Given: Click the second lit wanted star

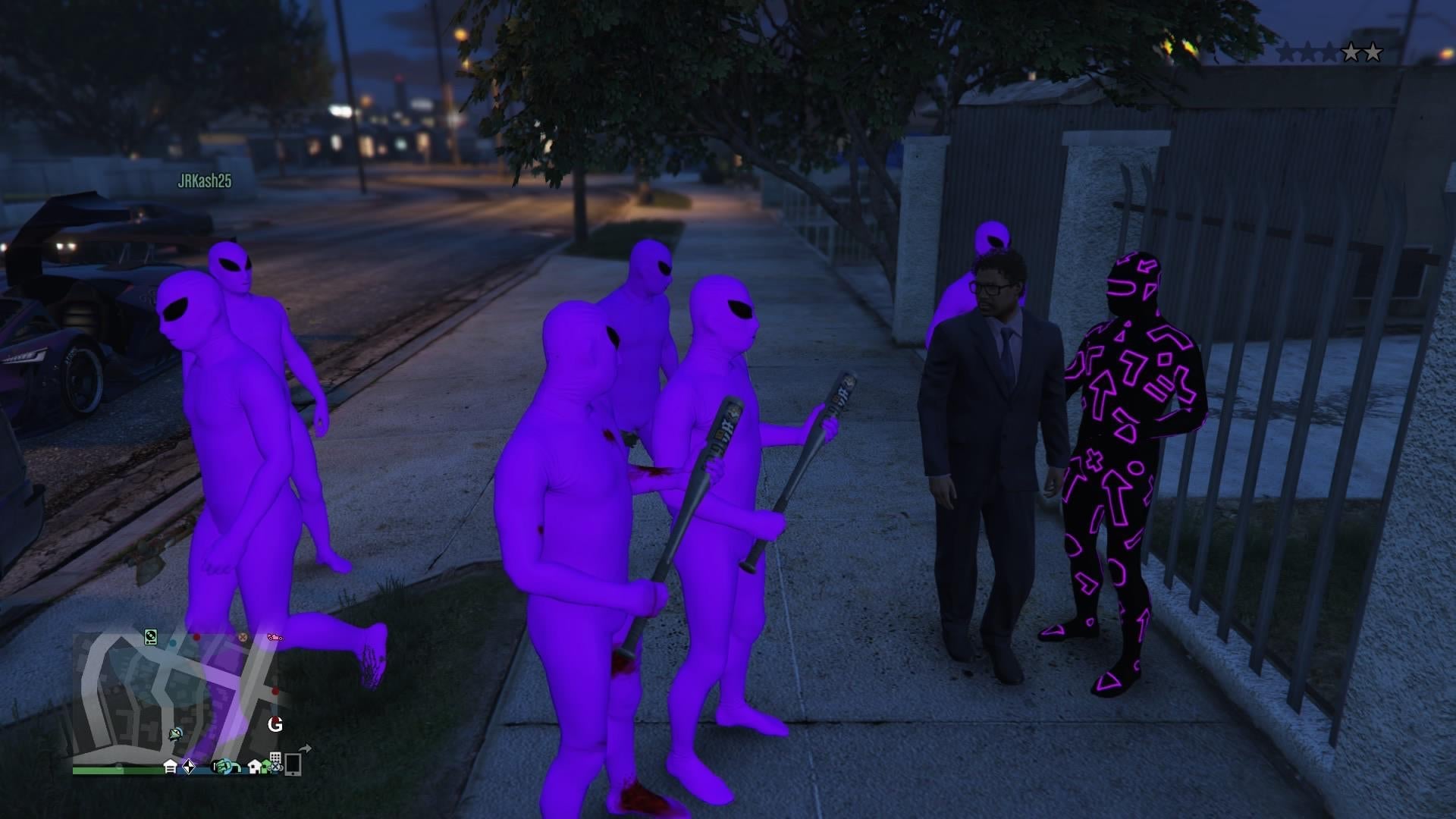Looking at the screenshot, I should 1373,52.
